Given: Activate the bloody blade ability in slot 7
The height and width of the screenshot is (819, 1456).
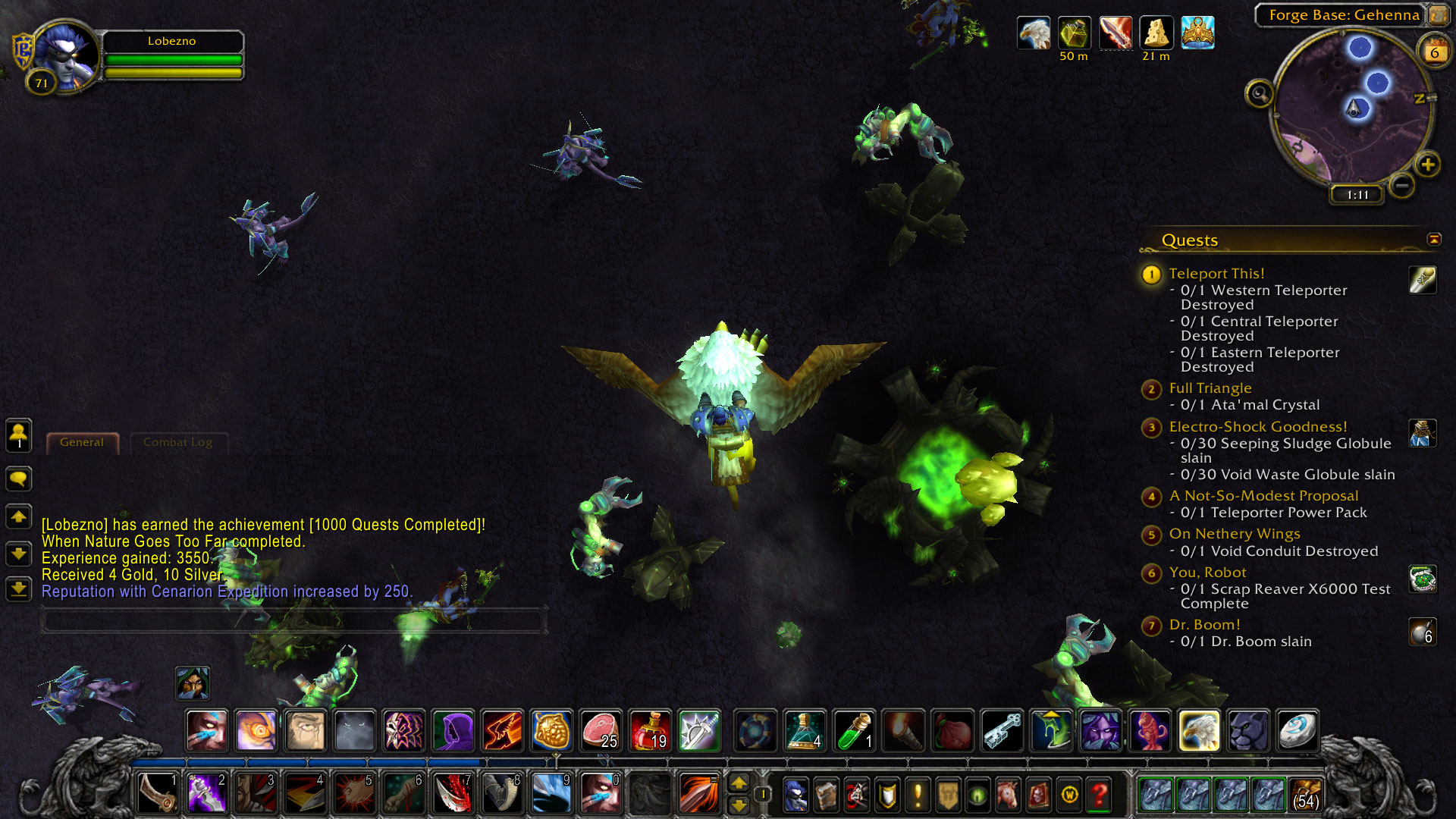Looking at the screenshot, I should 453,794.
